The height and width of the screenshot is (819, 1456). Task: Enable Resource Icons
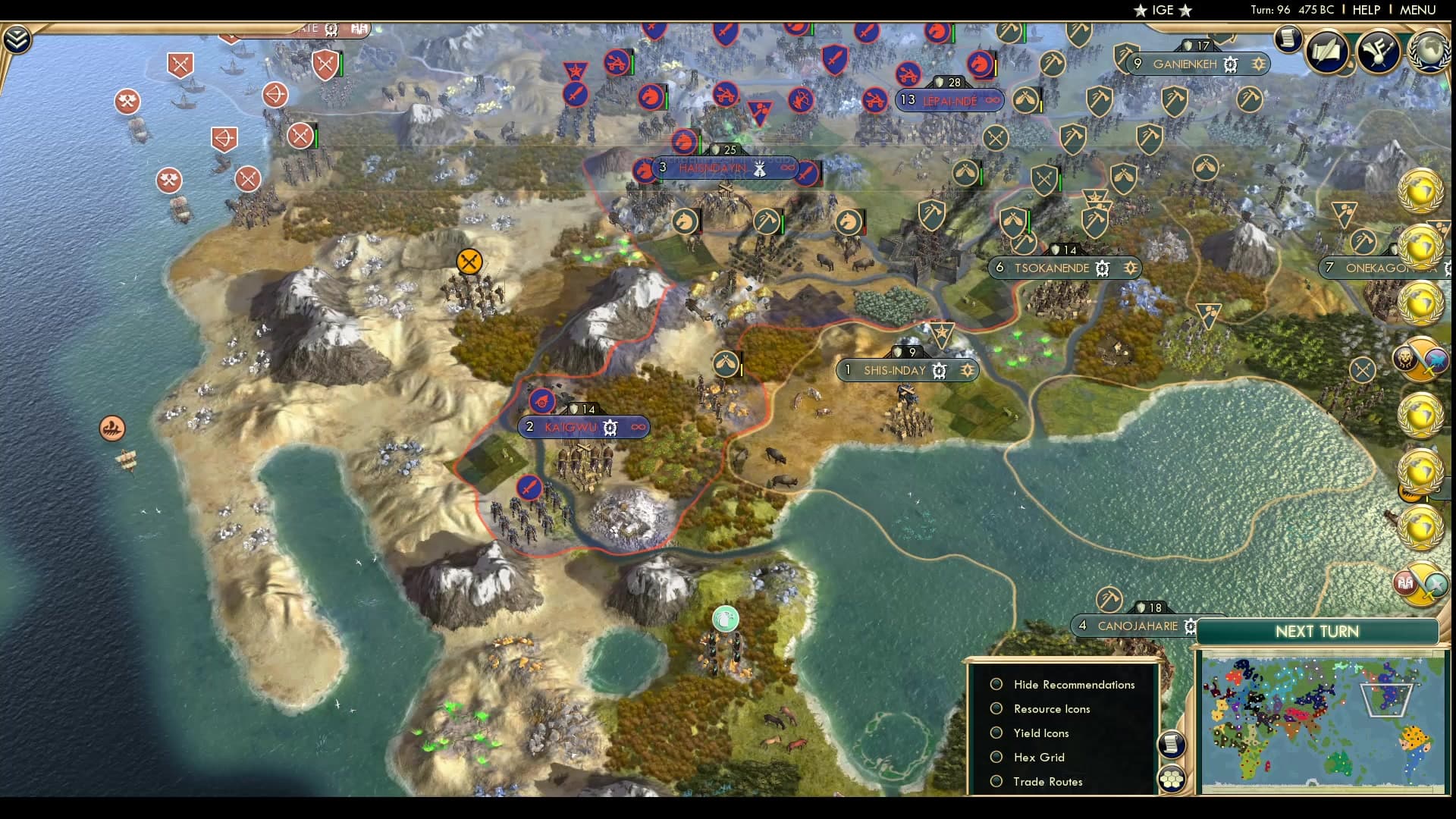[x=996, y=708]
